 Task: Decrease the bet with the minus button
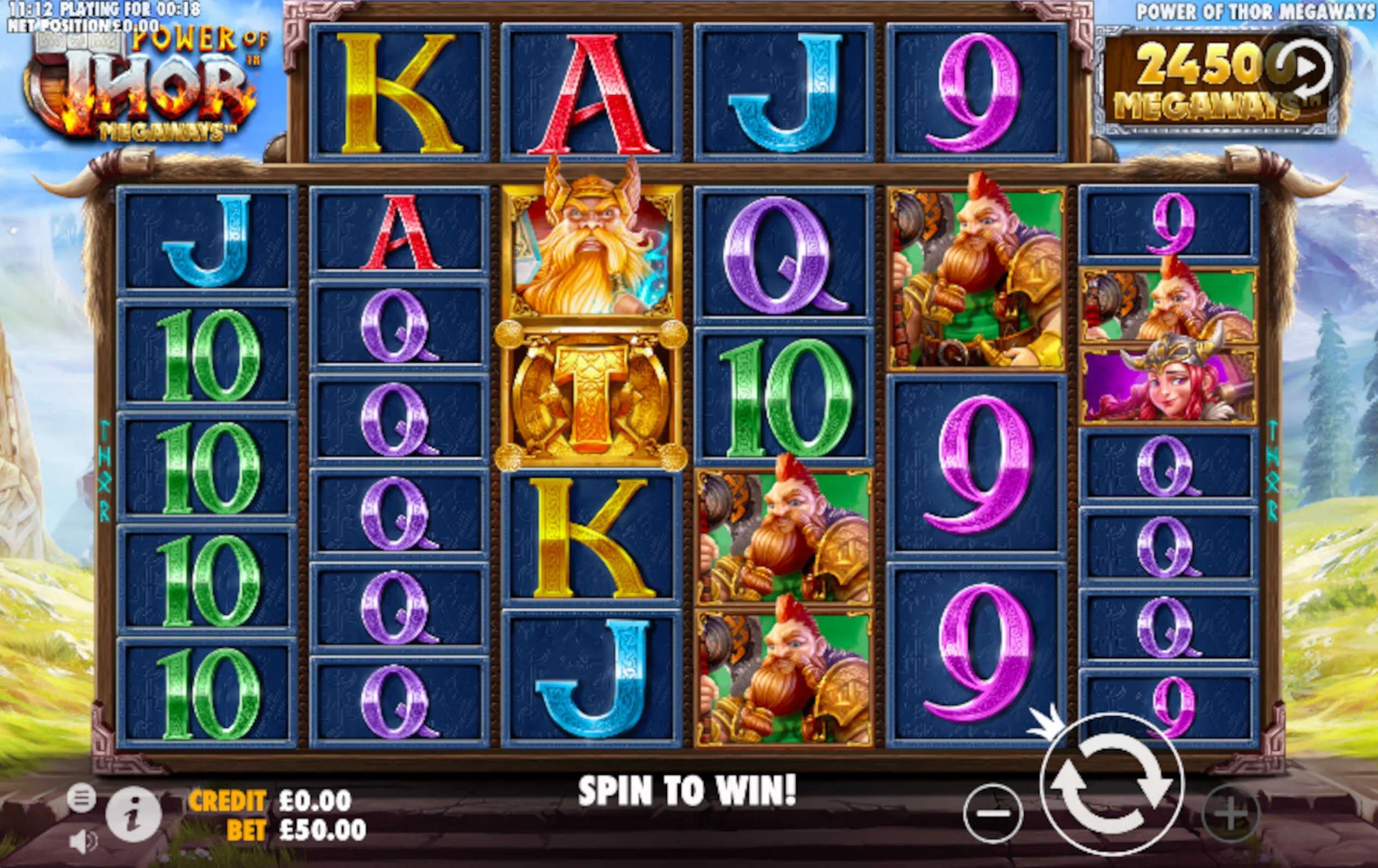[992, 813]
